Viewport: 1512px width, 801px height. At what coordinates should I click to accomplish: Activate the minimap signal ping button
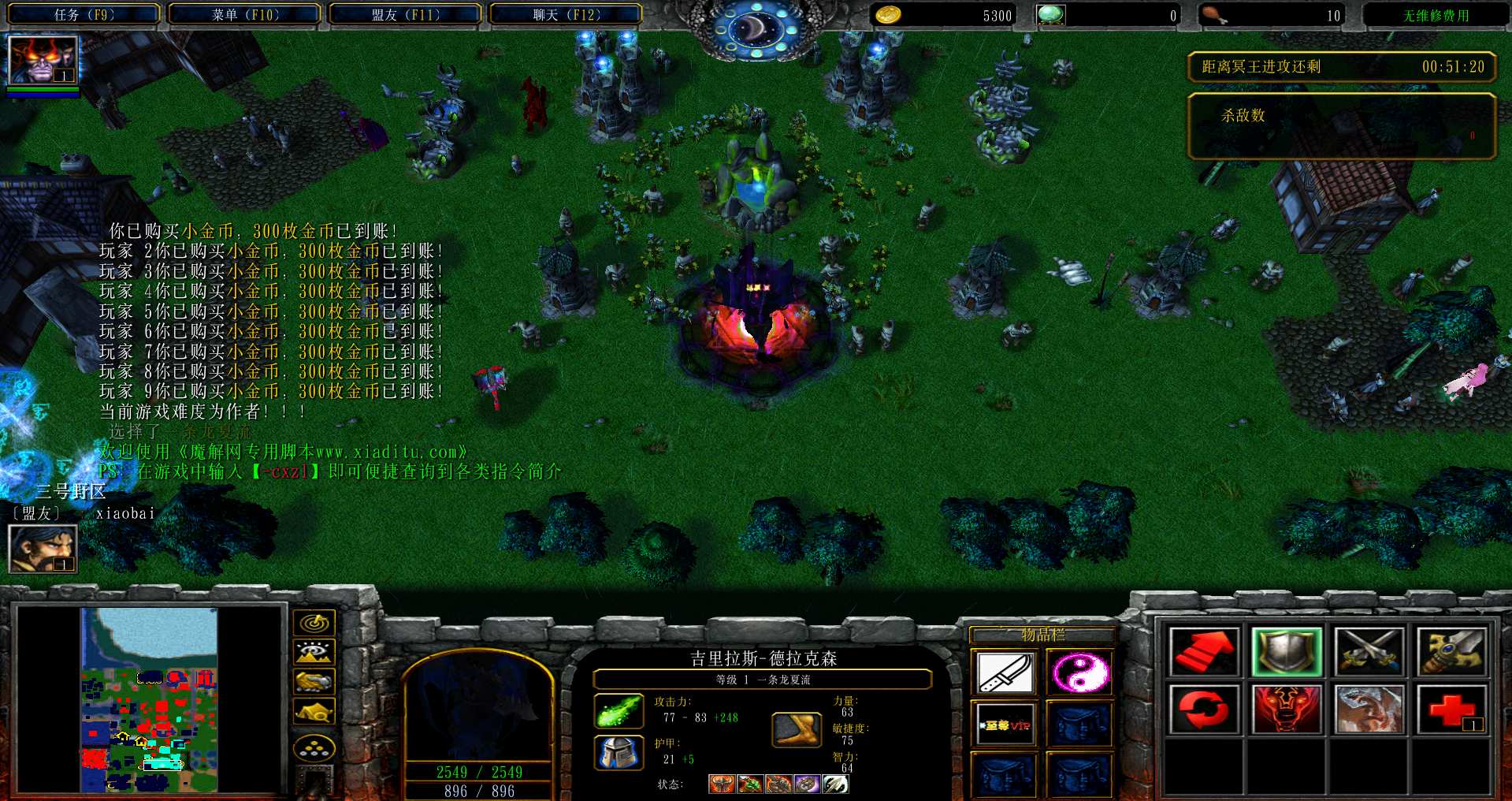pos(314,623)
